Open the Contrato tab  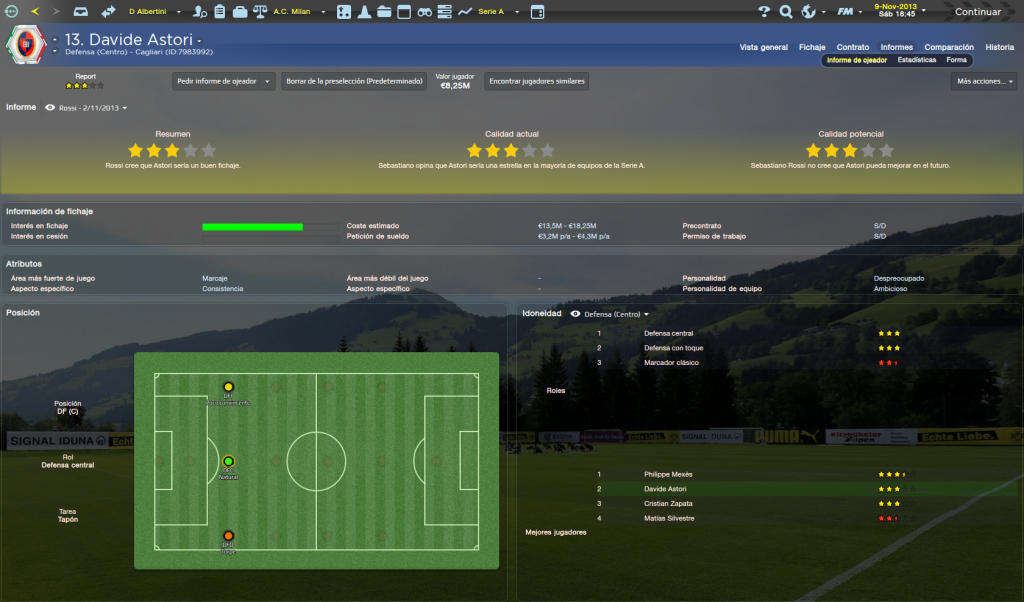click(x=852, y=47)
